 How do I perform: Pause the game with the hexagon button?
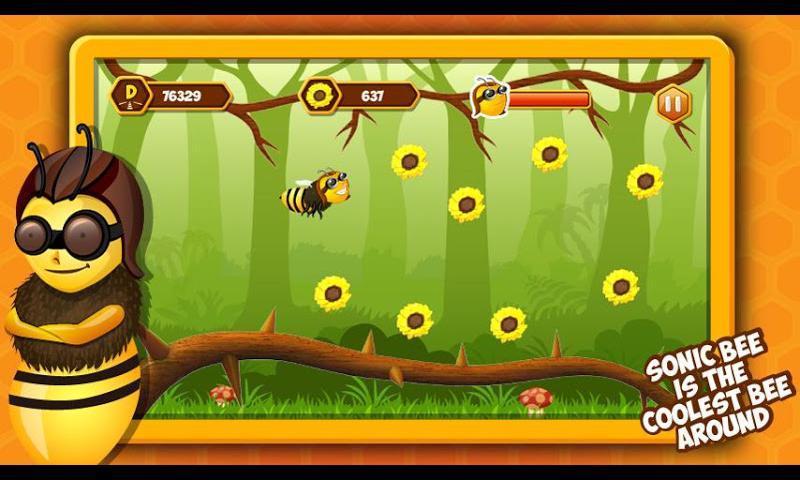(670, 103)
